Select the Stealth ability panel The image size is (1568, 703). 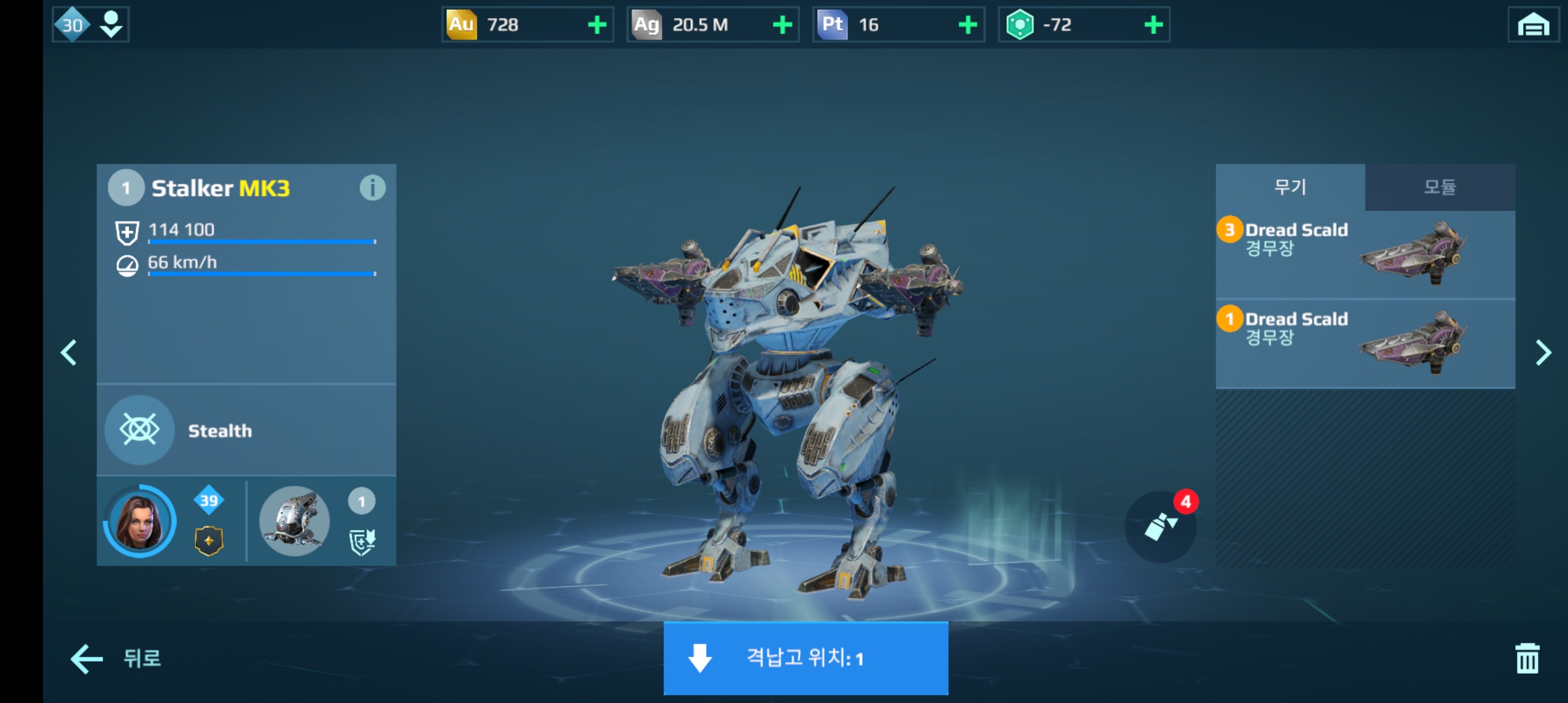click(246, 430)
